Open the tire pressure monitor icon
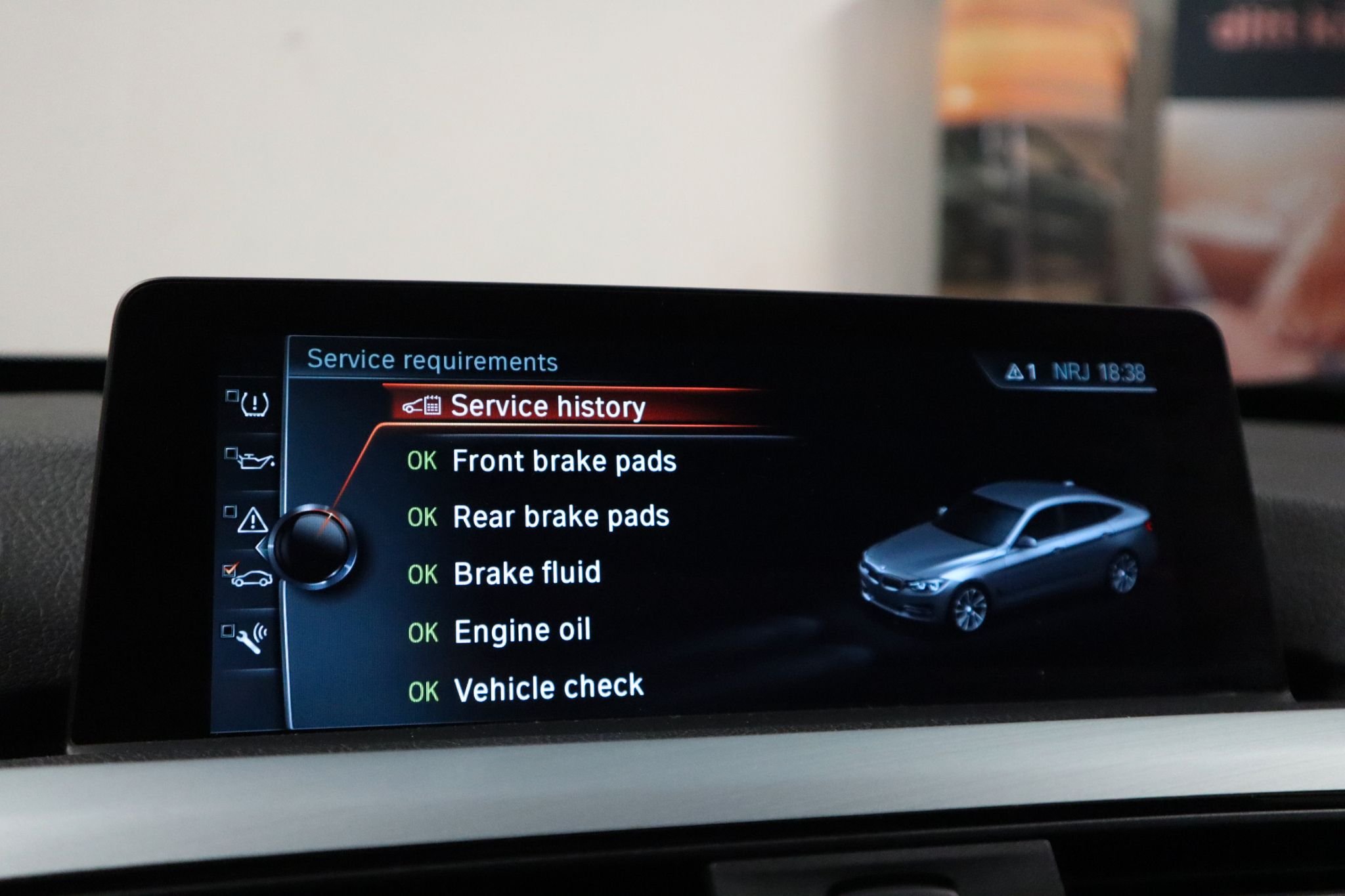 [x=254, y=404]
